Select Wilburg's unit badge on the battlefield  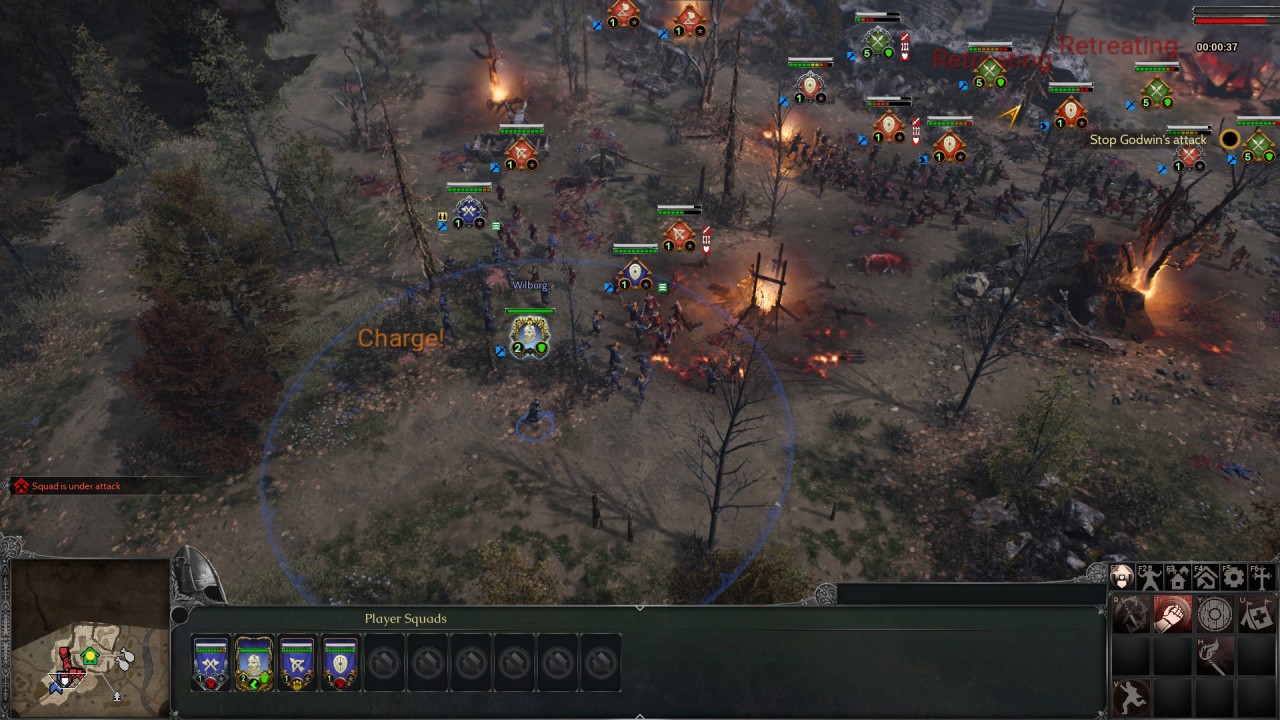pos(529,335)
